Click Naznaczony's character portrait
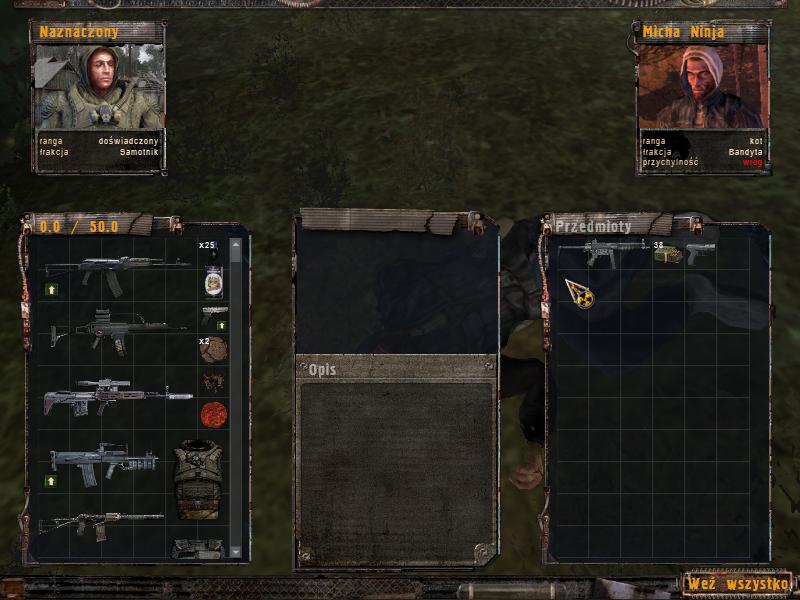 click(x=97, y=88)
